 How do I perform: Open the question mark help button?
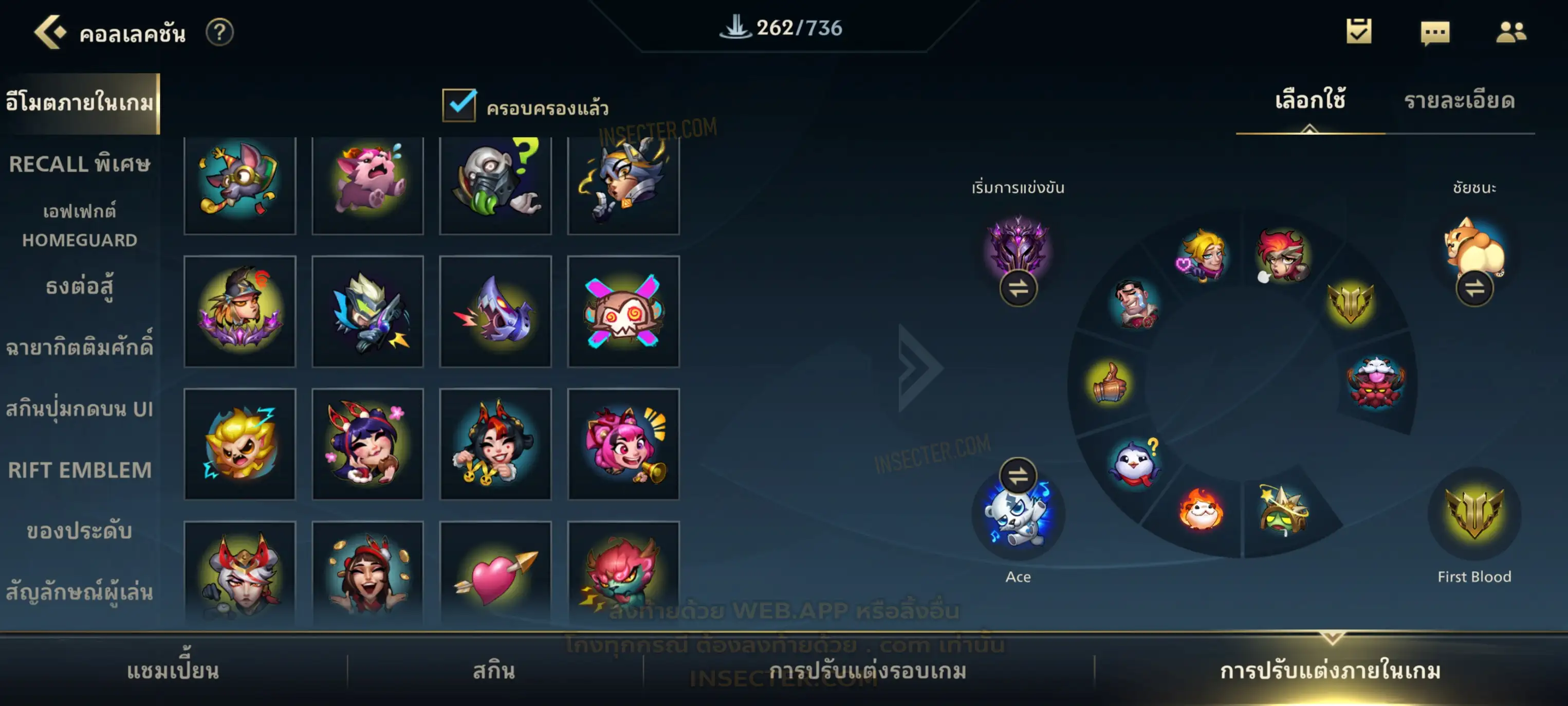coord(219,32)
